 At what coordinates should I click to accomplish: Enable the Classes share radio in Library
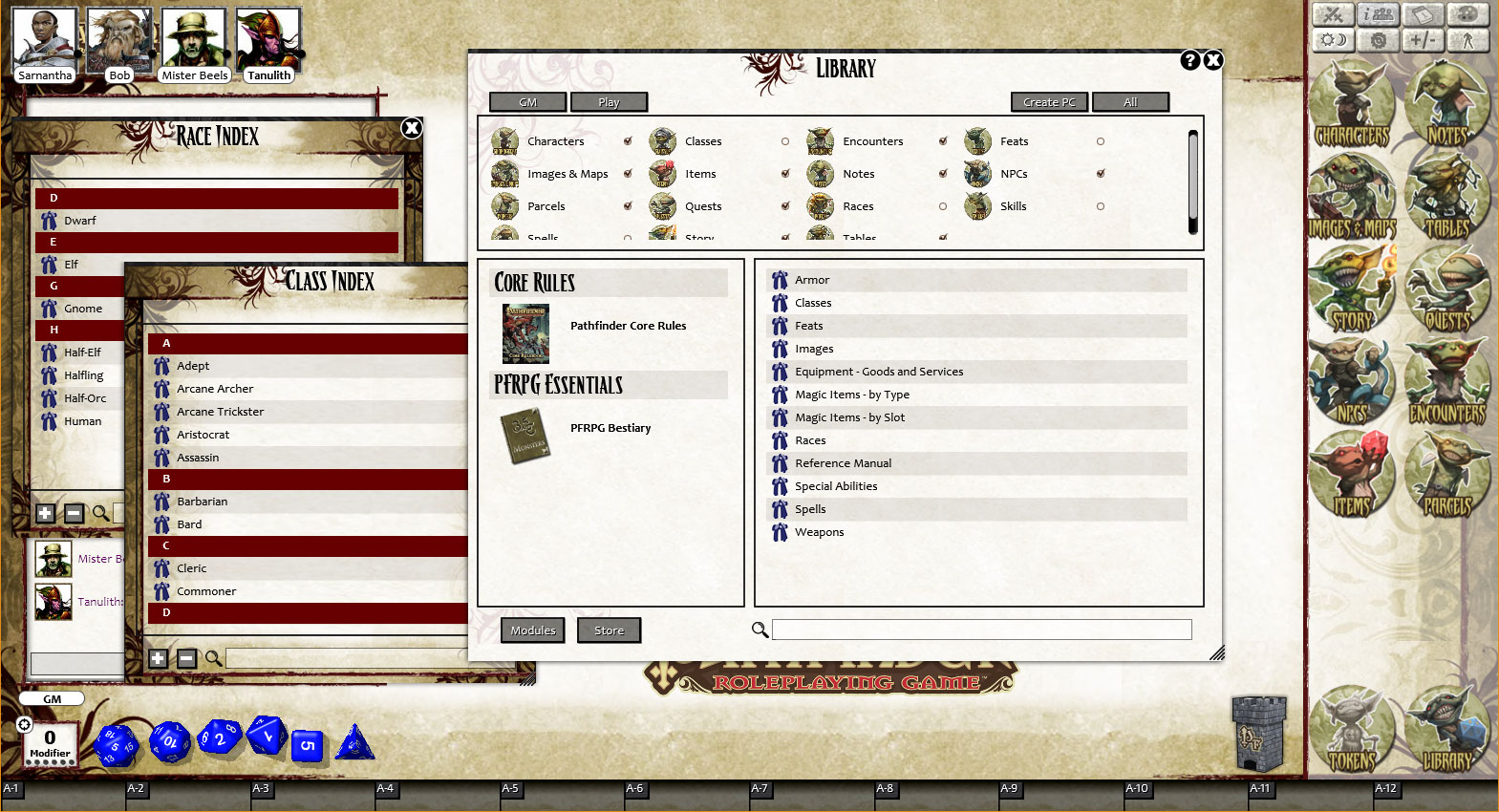click(784, 140)
